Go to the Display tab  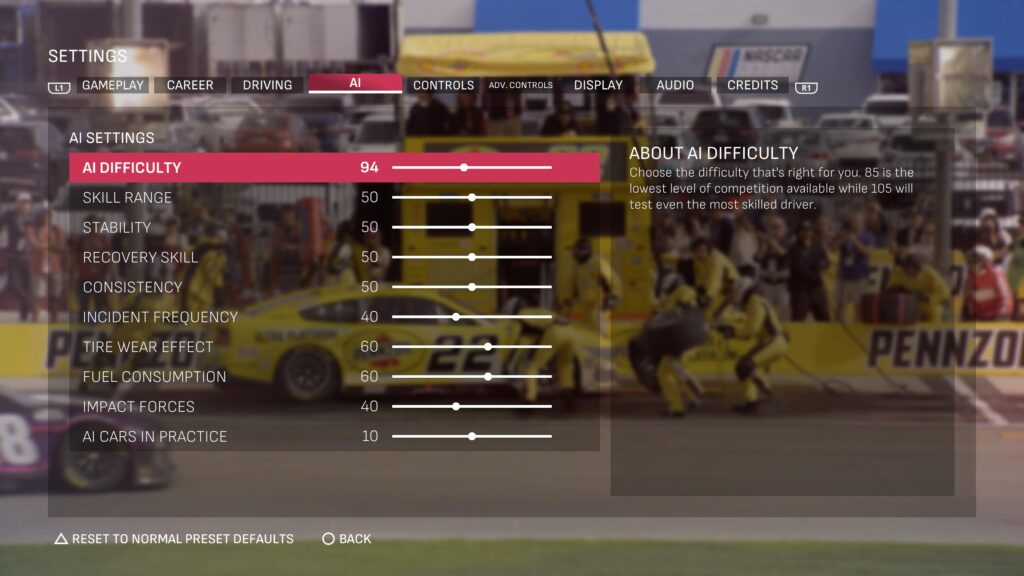[598, 85]
